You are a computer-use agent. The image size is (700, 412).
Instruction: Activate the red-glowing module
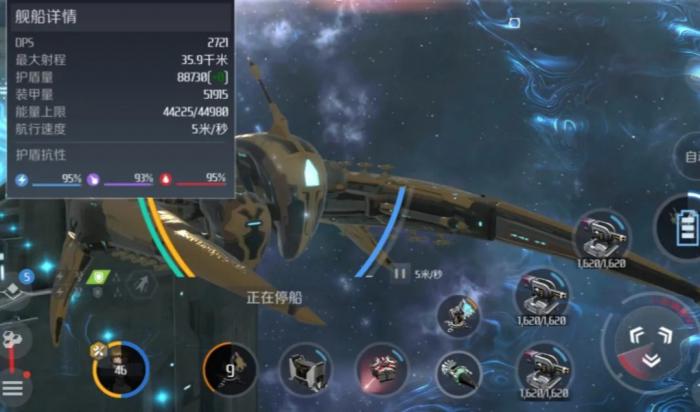(x=381, y=368)
